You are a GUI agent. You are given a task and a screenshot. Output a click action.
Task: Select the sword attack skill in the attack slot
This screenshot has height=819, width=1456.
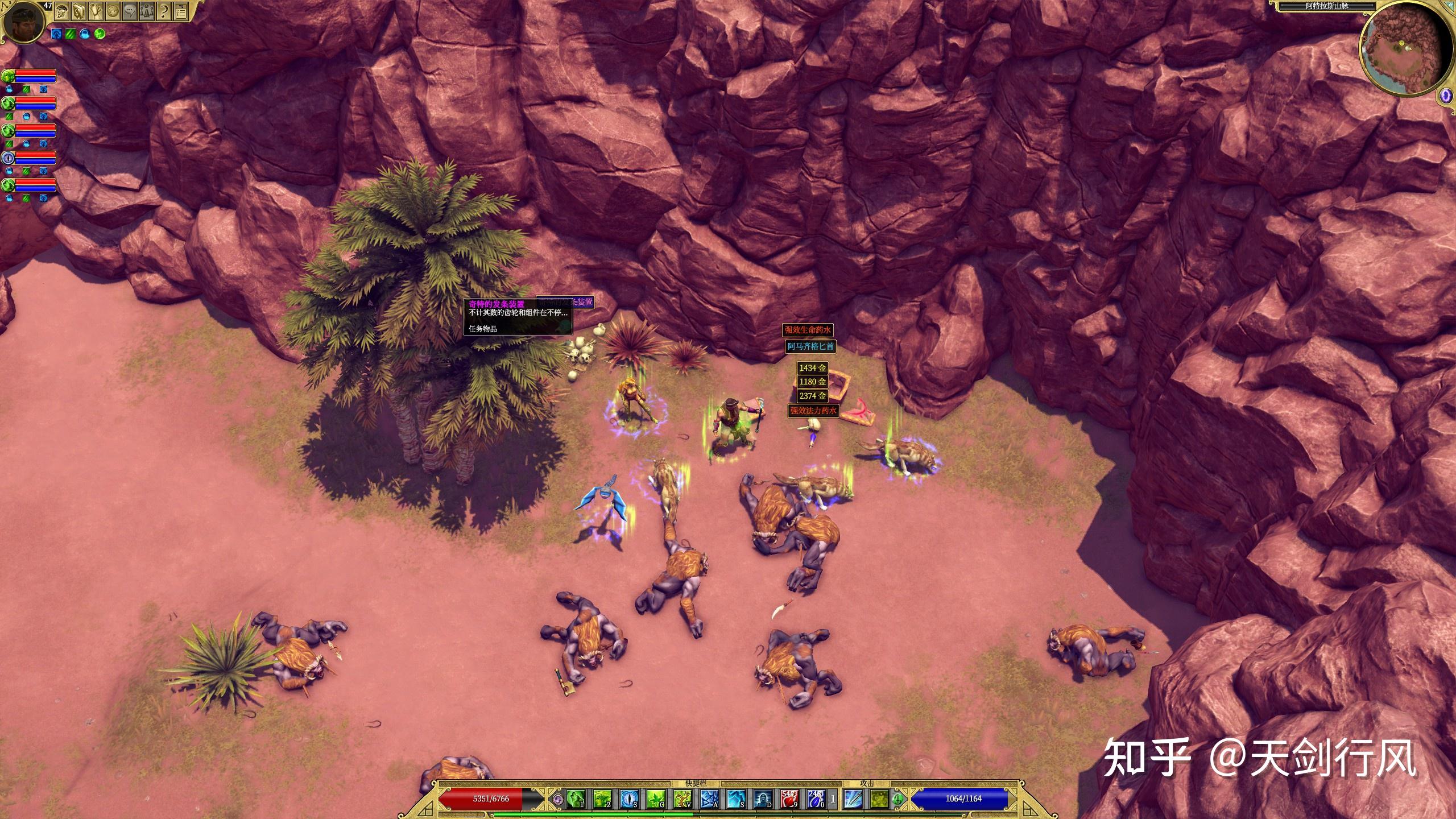(x=853, y=799)
